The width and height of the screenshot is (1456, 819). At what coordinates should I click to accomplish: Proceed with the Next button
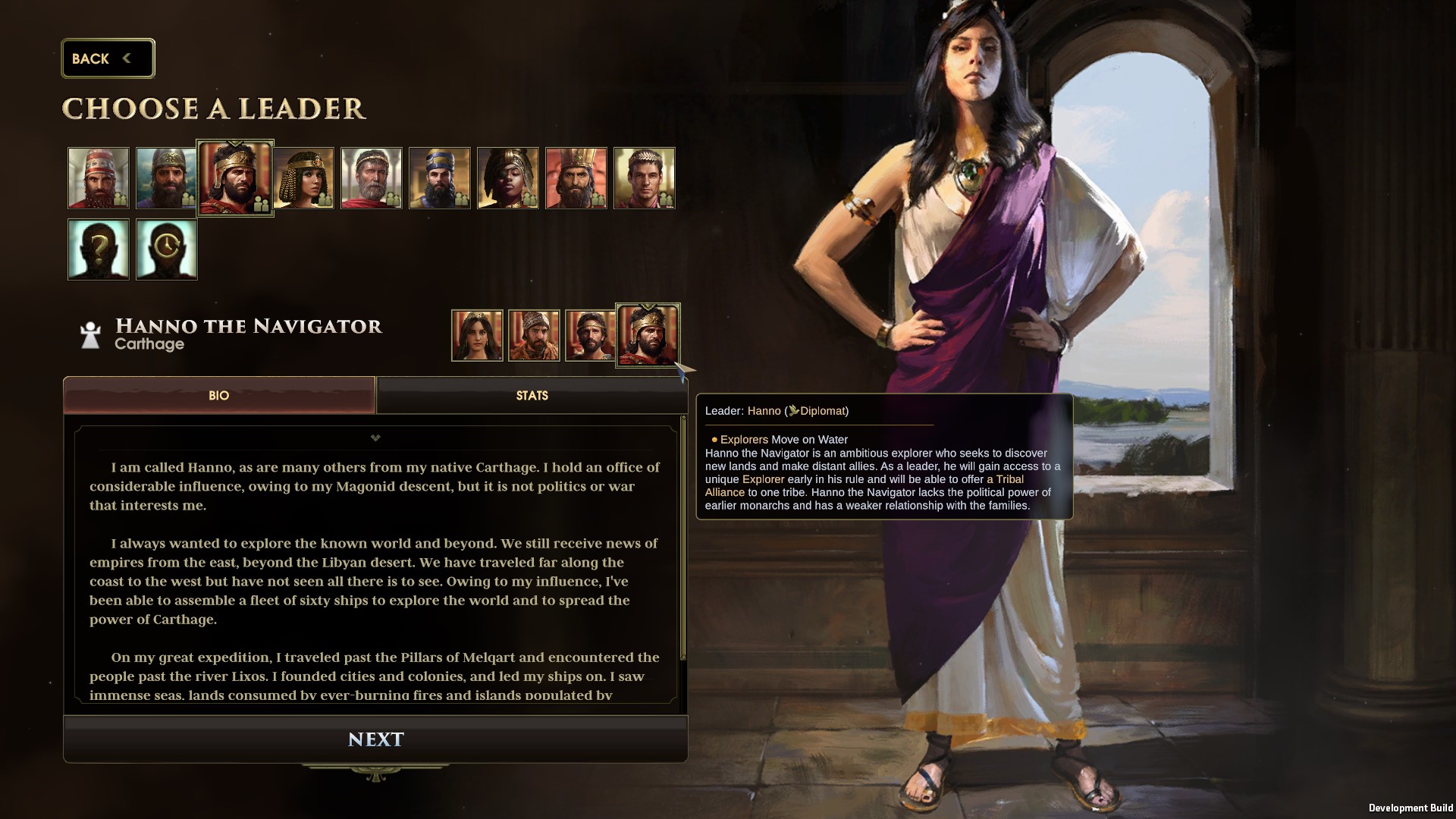pos(375,739)
